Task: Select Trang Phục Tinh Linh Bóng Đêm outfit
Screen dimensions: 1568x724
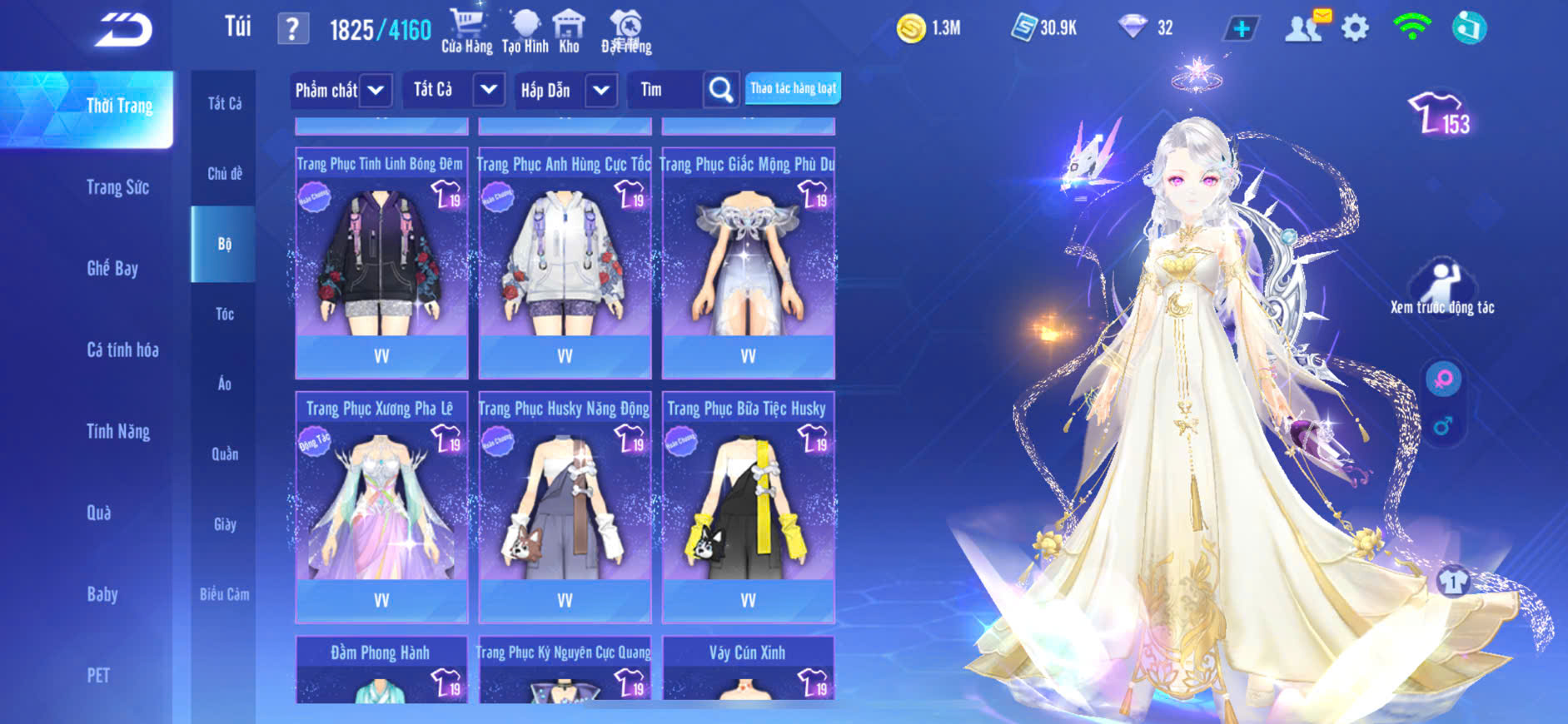Action: (x=381, y=262)
